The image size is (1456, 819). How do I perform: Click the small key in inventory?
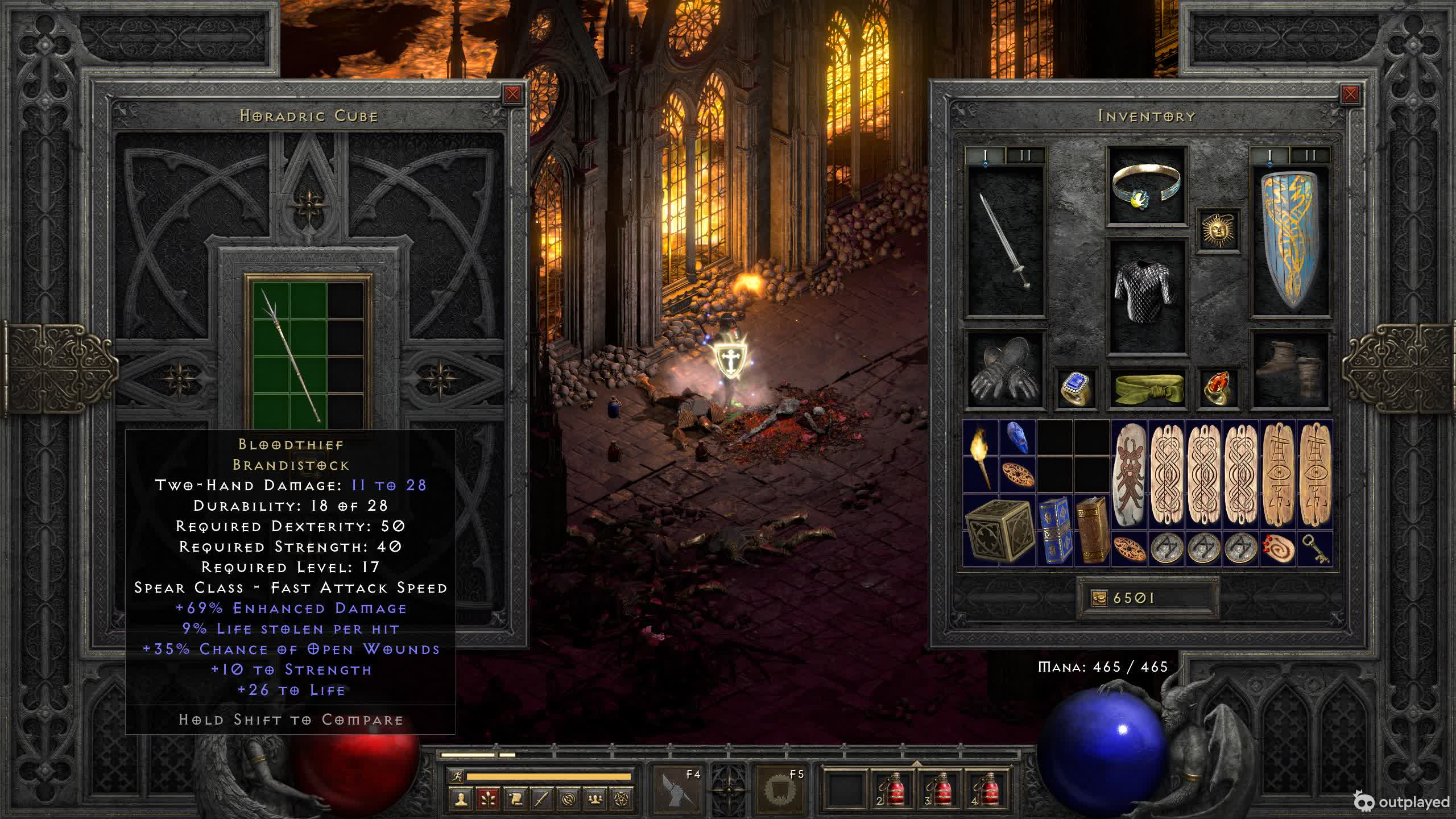[1316, 549]
